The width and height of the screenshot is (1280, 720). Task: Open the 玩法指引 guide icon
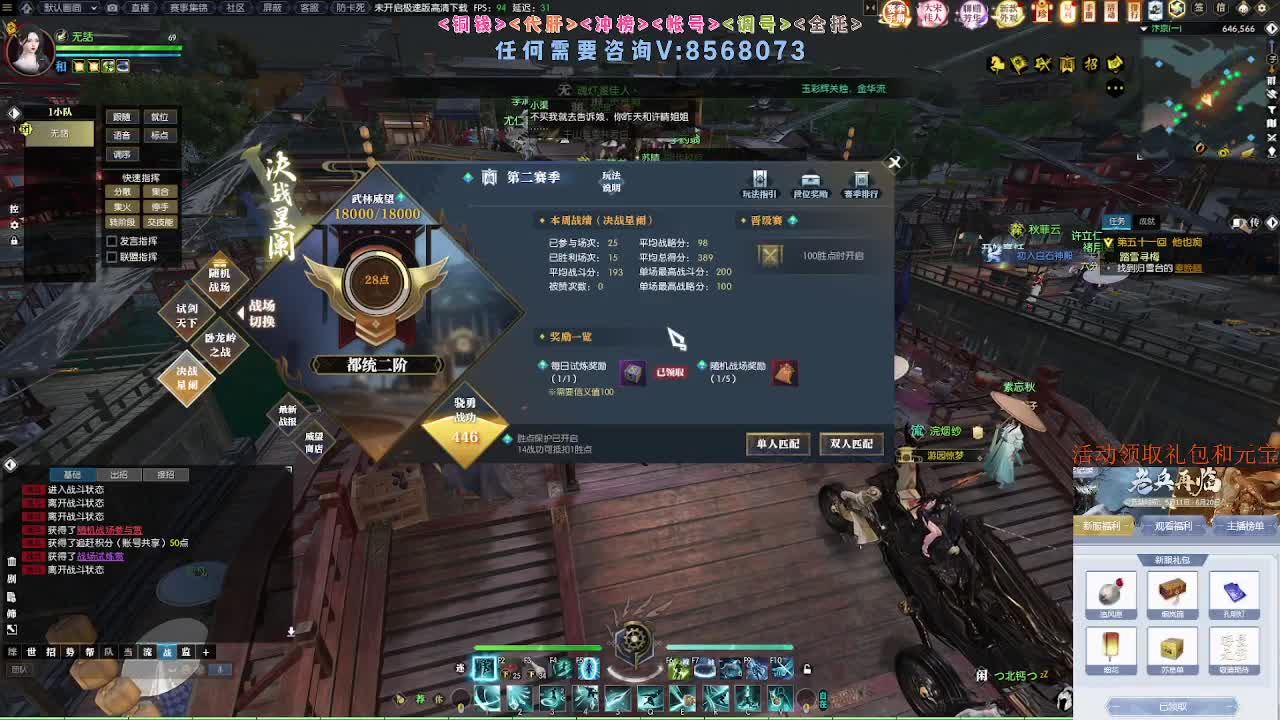tap(759, 180)
